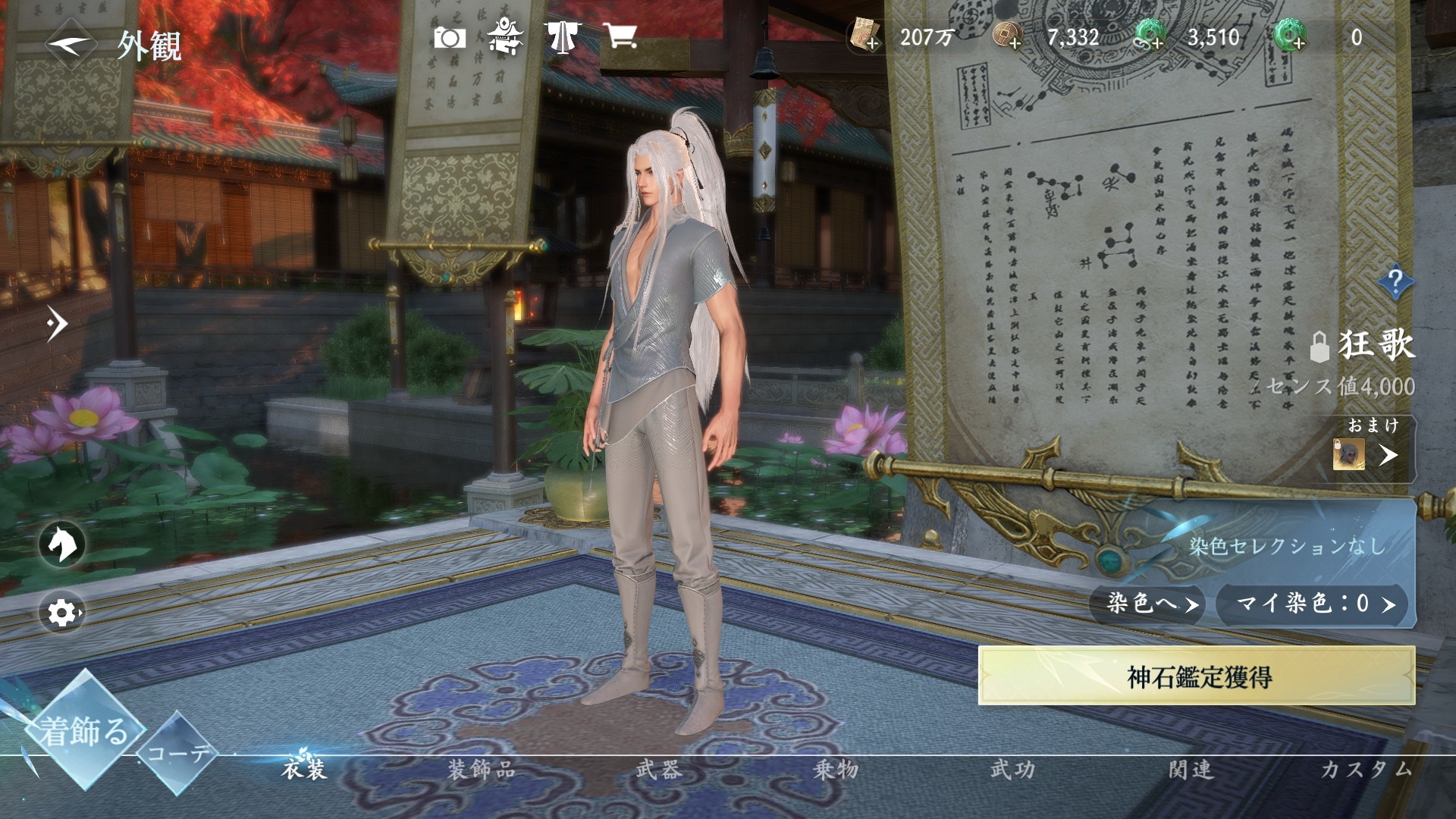Switch to the 装飾品 tab
1456x819 pixels.
pyautogui.click(x=481, y=770)
